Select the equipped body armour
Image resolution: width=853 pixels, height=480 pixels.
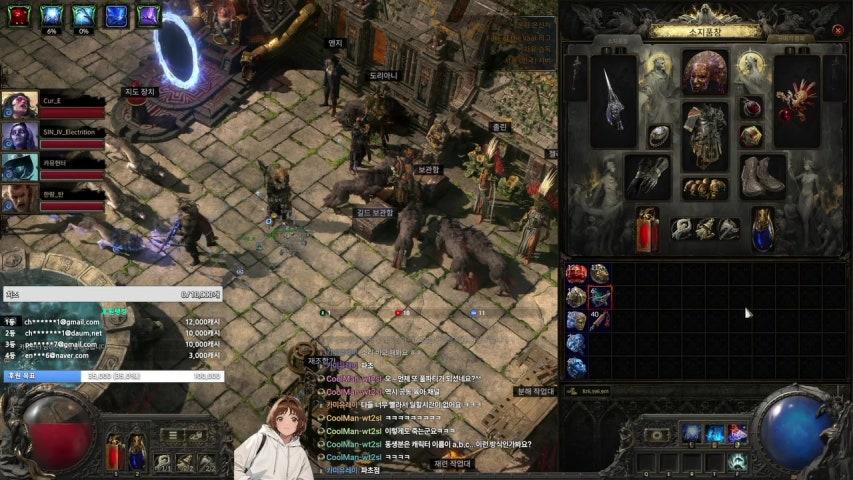point(705,135)
